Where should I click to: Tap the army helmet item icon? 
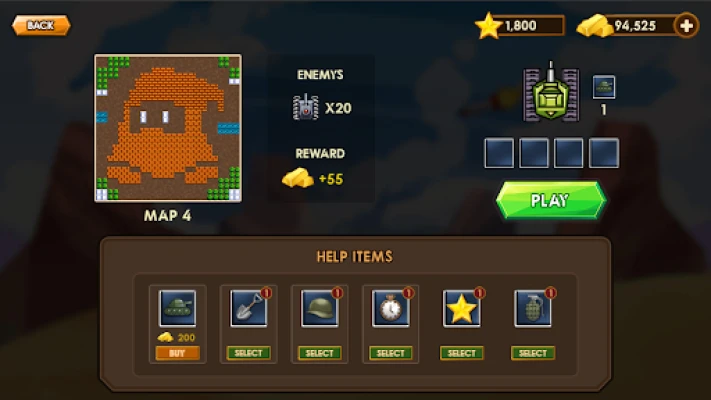pyautogui.click(x=319, y=309)
